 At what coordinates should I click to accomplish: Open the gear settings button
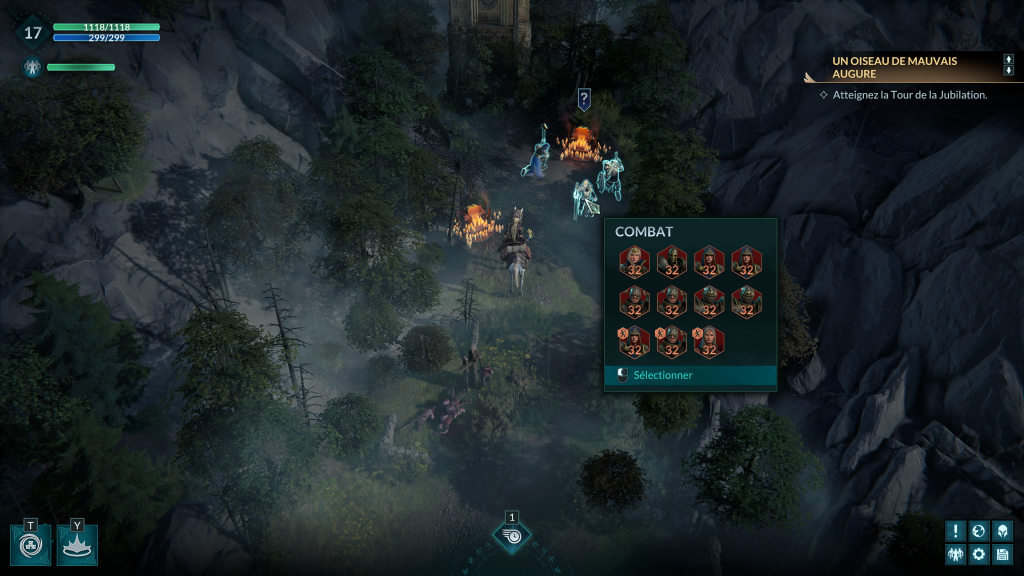point(979,554)
